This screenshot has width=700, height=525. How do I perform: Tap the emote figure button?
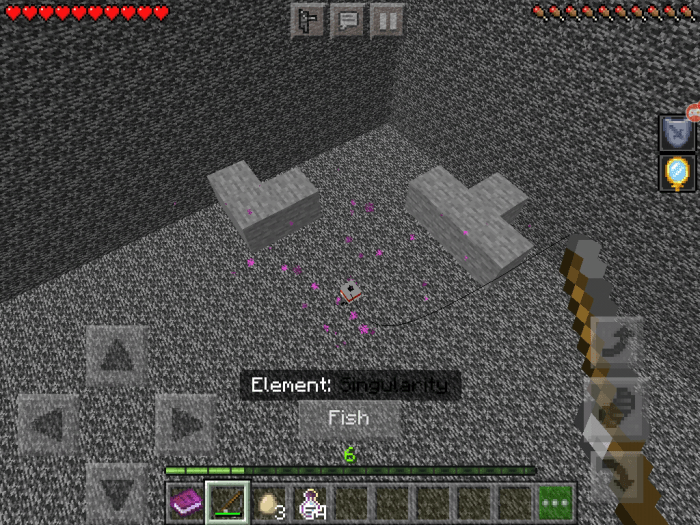[x=307, y=21]
